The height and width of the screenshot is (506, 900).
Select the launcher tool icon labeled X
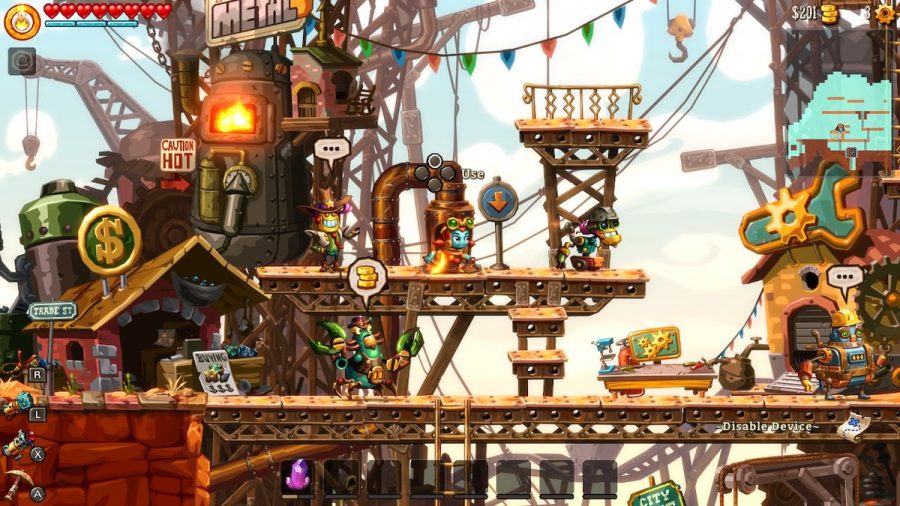[x=17, y=444]
